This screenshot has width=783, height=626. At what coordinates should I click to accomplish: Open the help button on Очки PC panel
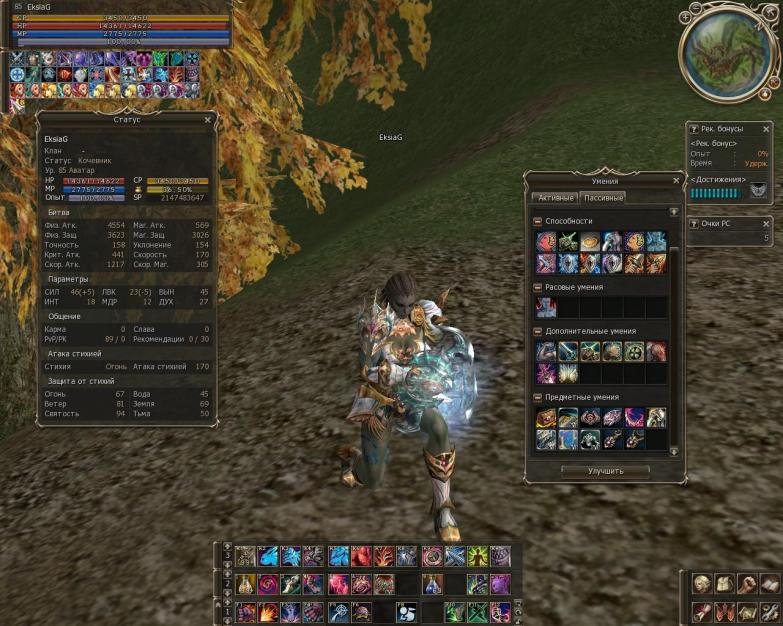[x=696, y=223]
